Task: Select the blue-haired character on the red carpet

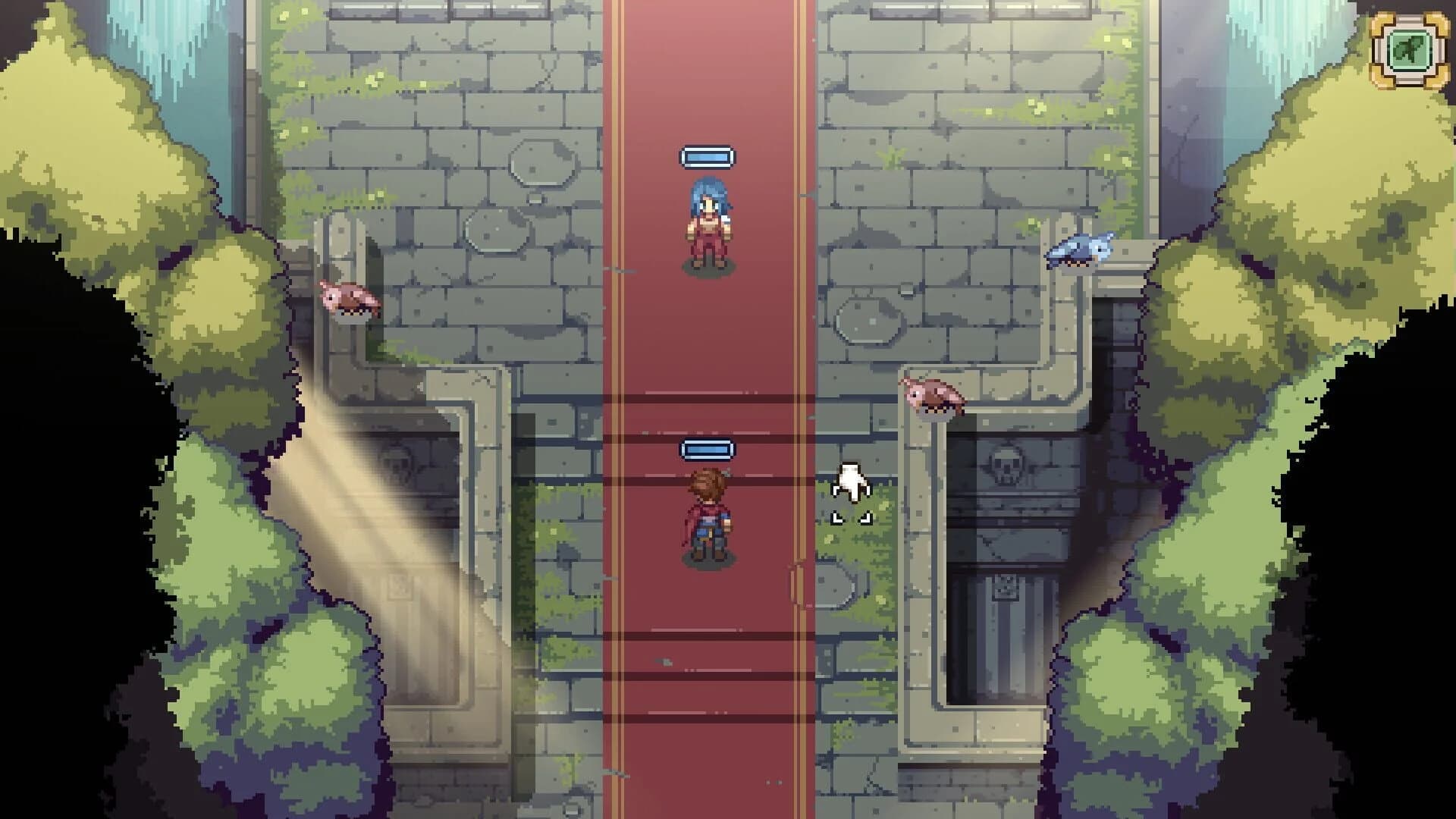Action: coord(707,220)
